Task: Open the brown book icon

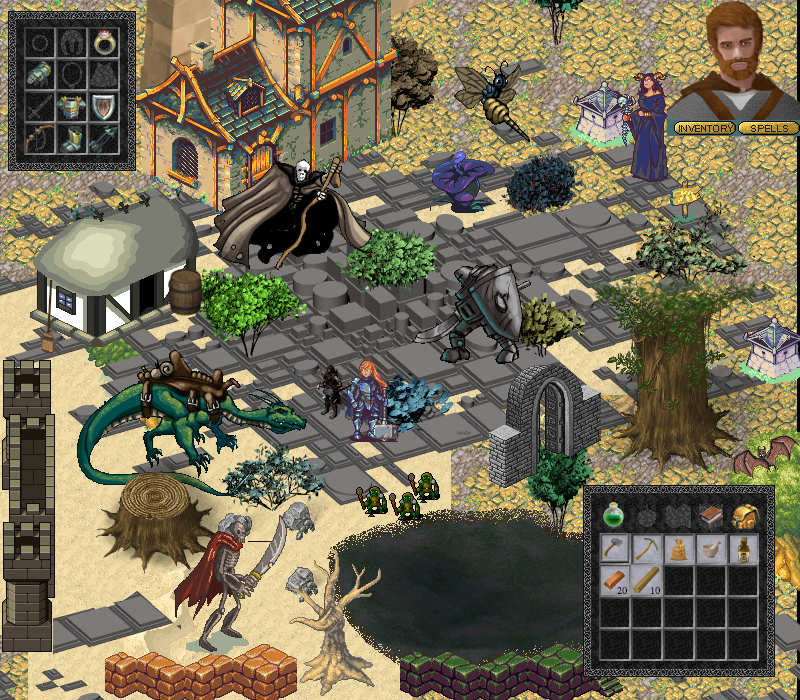Action: (710, 516)
